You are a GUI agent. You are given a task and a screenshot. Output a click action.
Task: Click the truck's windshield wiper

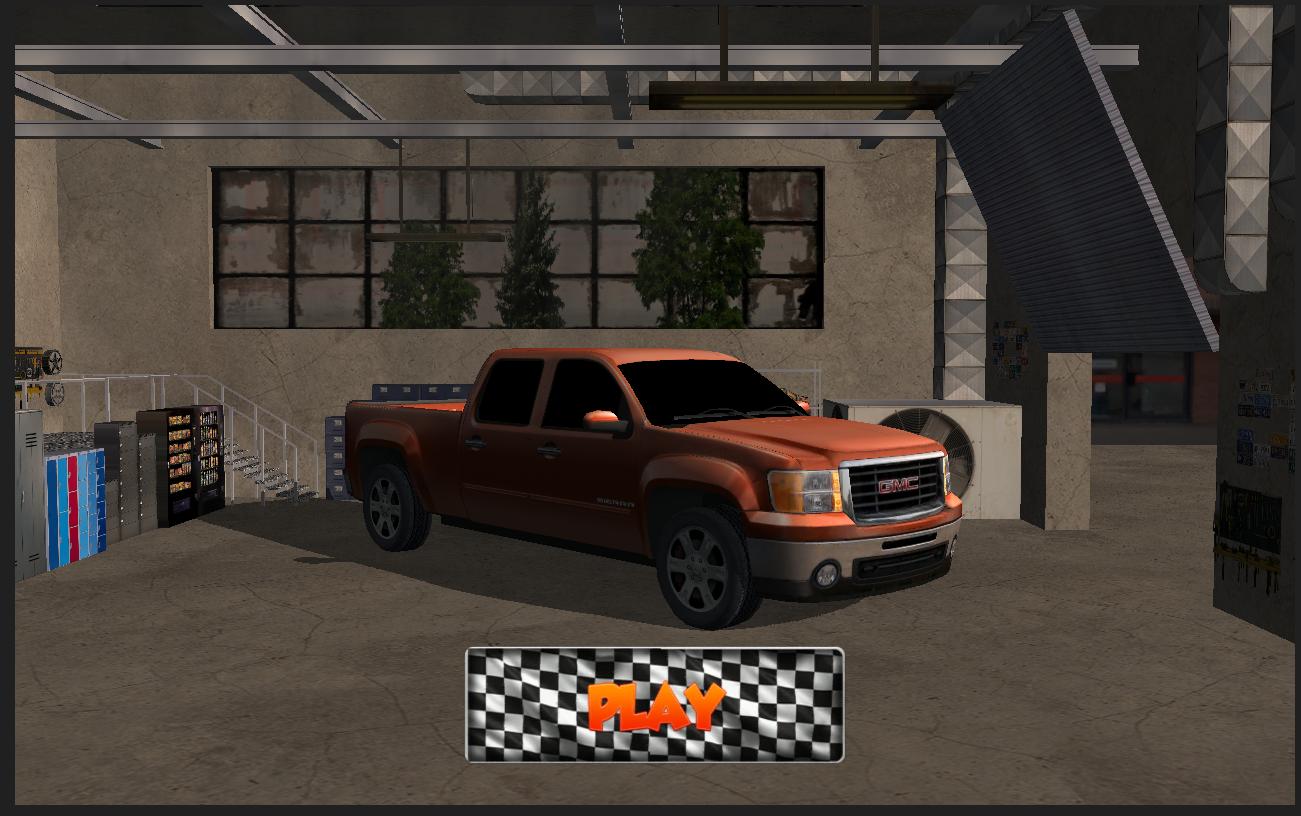point(730,413)
